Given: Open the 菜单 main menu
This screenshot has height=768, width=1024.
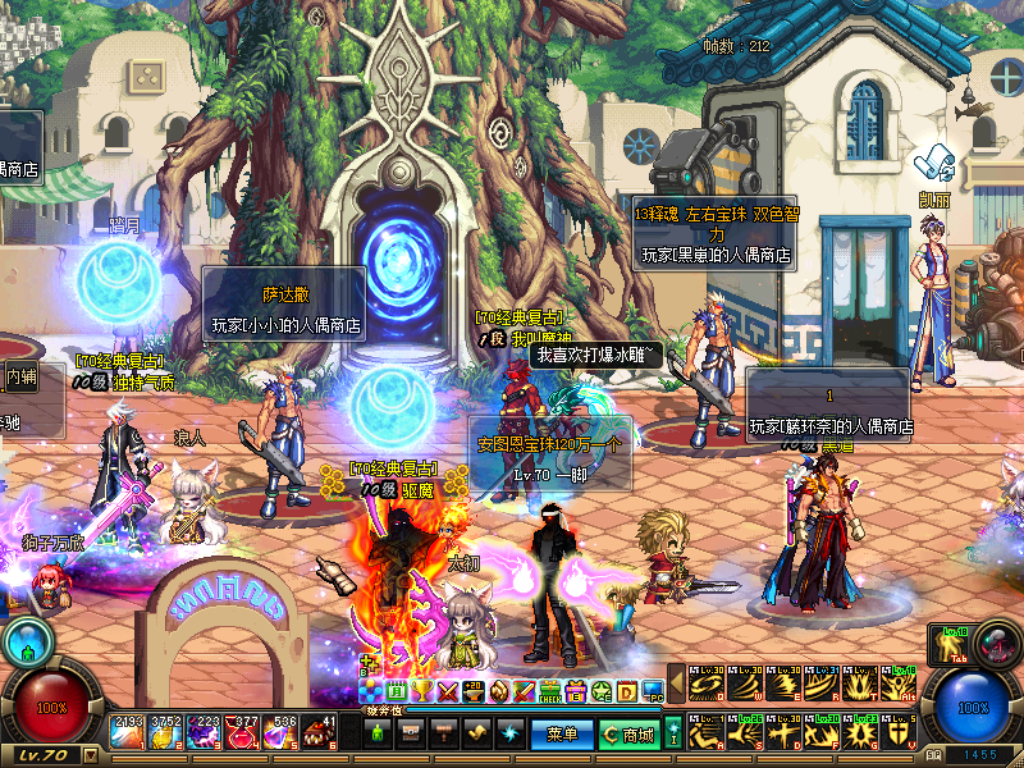Looking at the screenshot, I should [x=563, y=735].
